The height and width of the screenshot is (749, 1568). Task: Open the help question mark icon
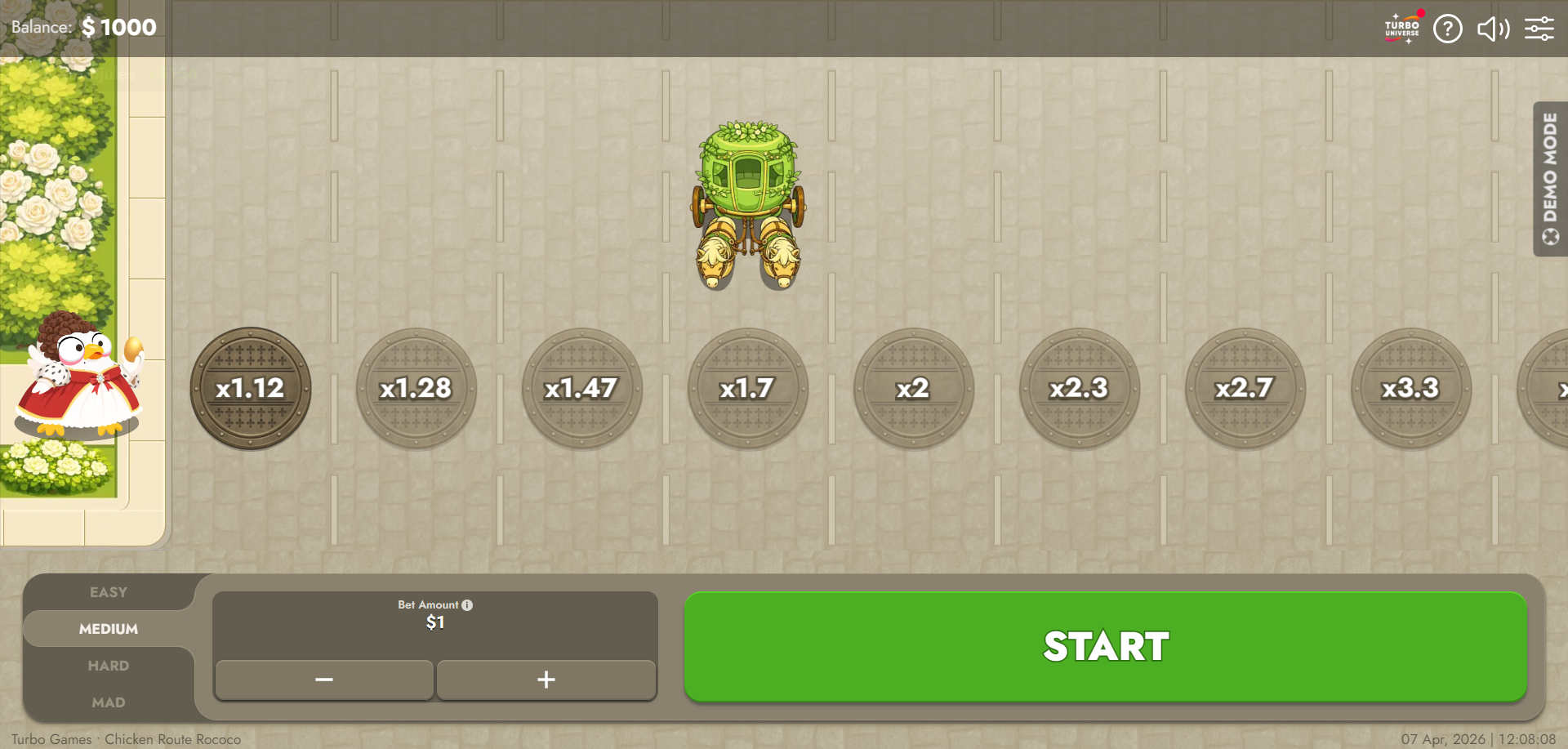click(x=1447, y=29)
